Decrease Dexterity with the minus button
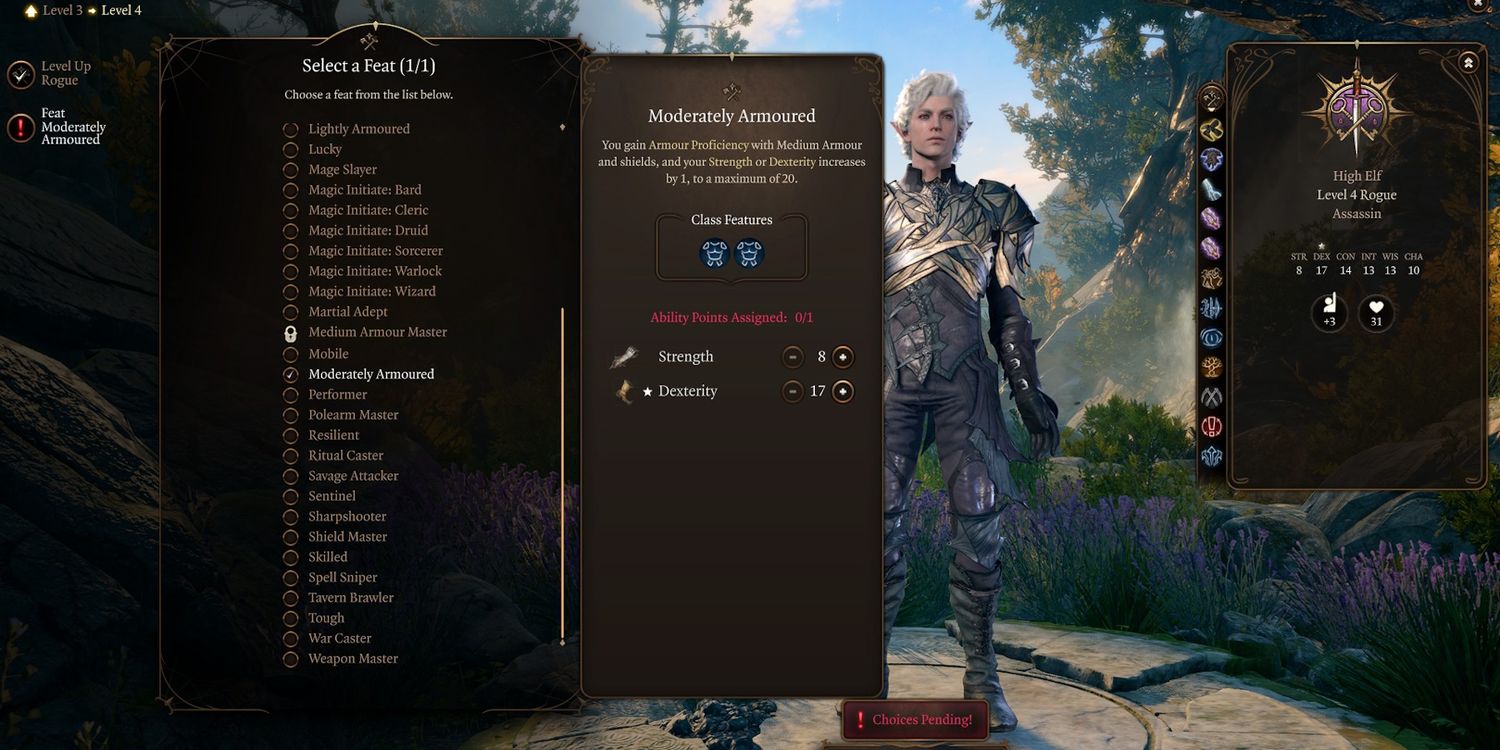This screenshot has width=1500, height=750. coord(793,392)
